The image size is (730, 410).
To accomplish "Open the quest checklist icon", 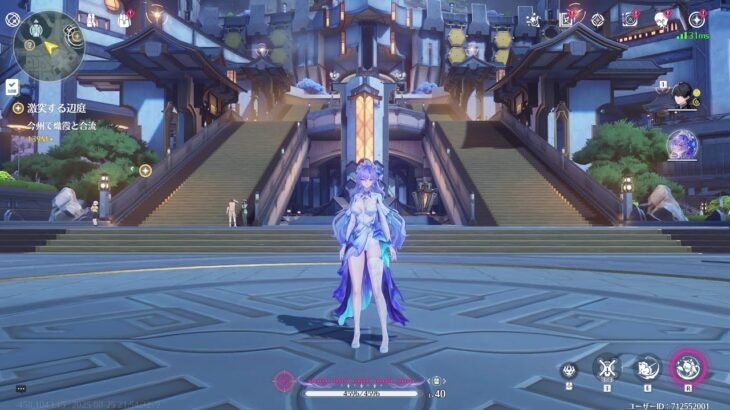I will click(12, 87).
